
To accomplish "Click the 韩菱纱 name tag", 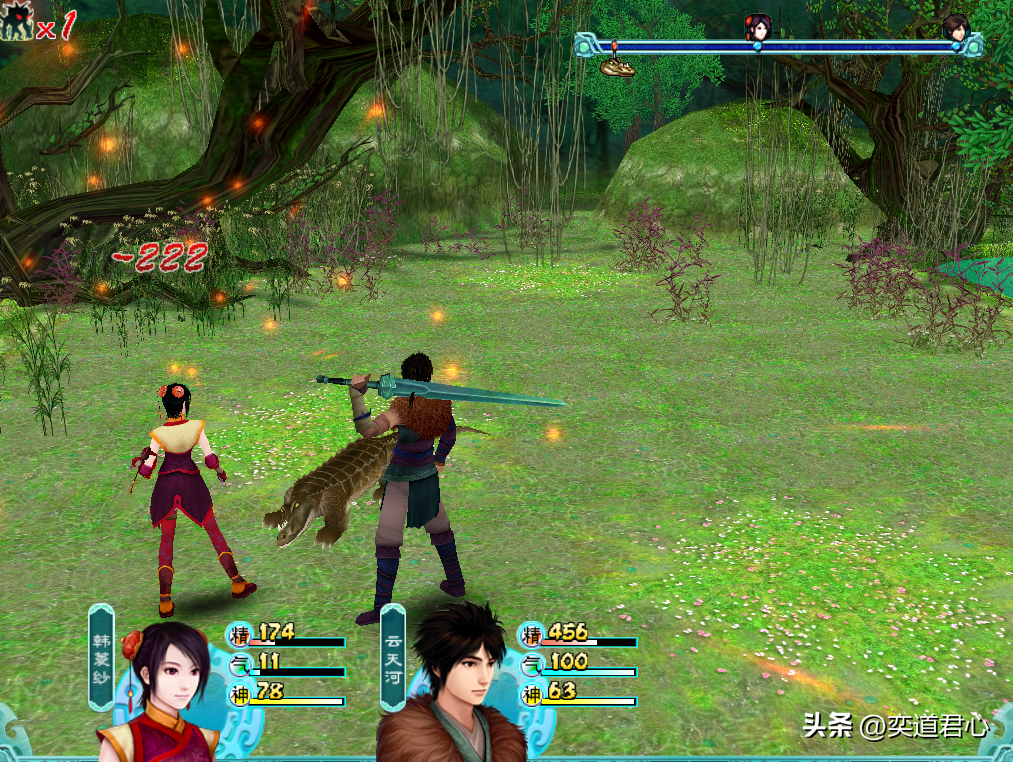I will 101,657.
